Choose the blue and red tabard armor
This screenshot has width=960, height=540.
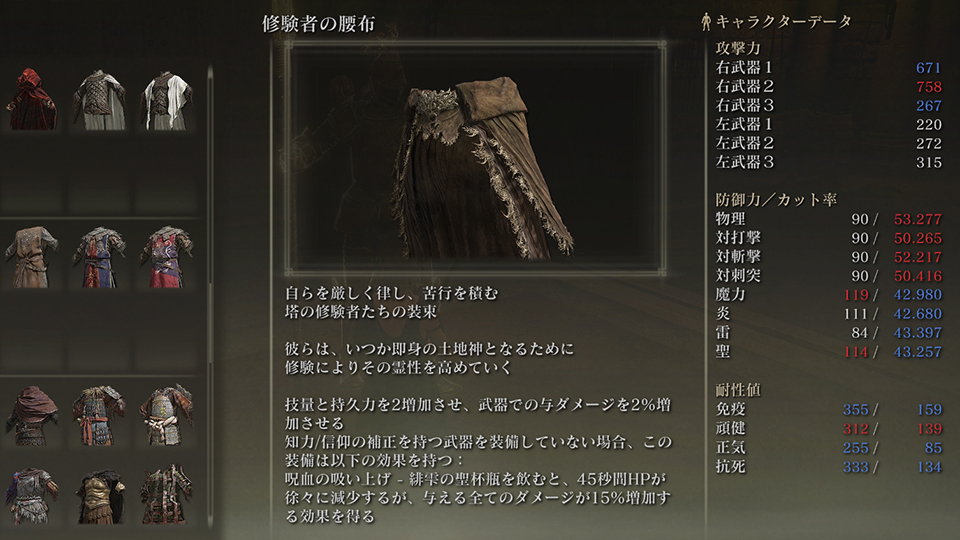coord(98,257)
